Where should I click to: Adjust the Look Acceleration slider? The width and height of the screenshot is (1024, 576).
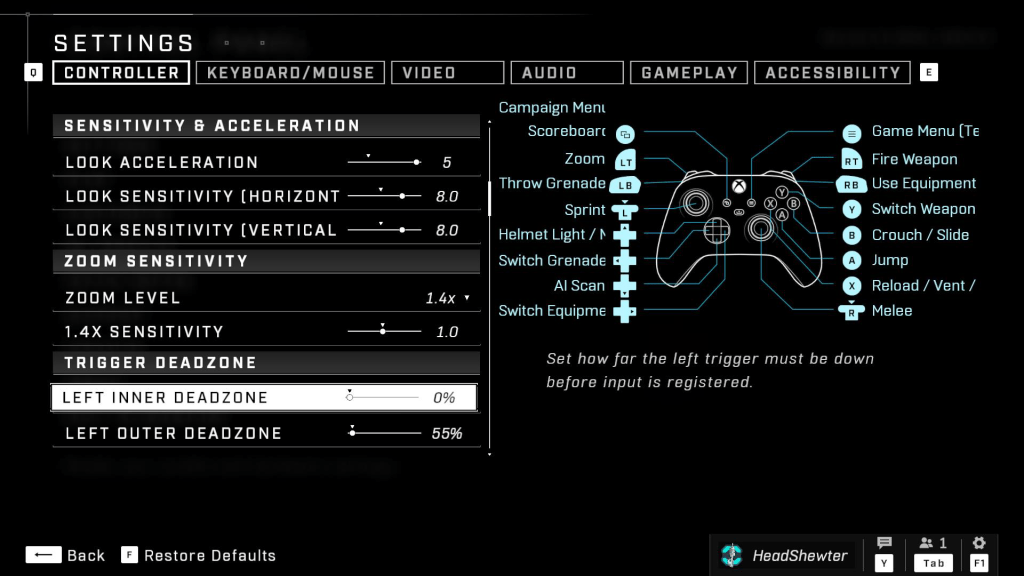click(x=384, y=162)
